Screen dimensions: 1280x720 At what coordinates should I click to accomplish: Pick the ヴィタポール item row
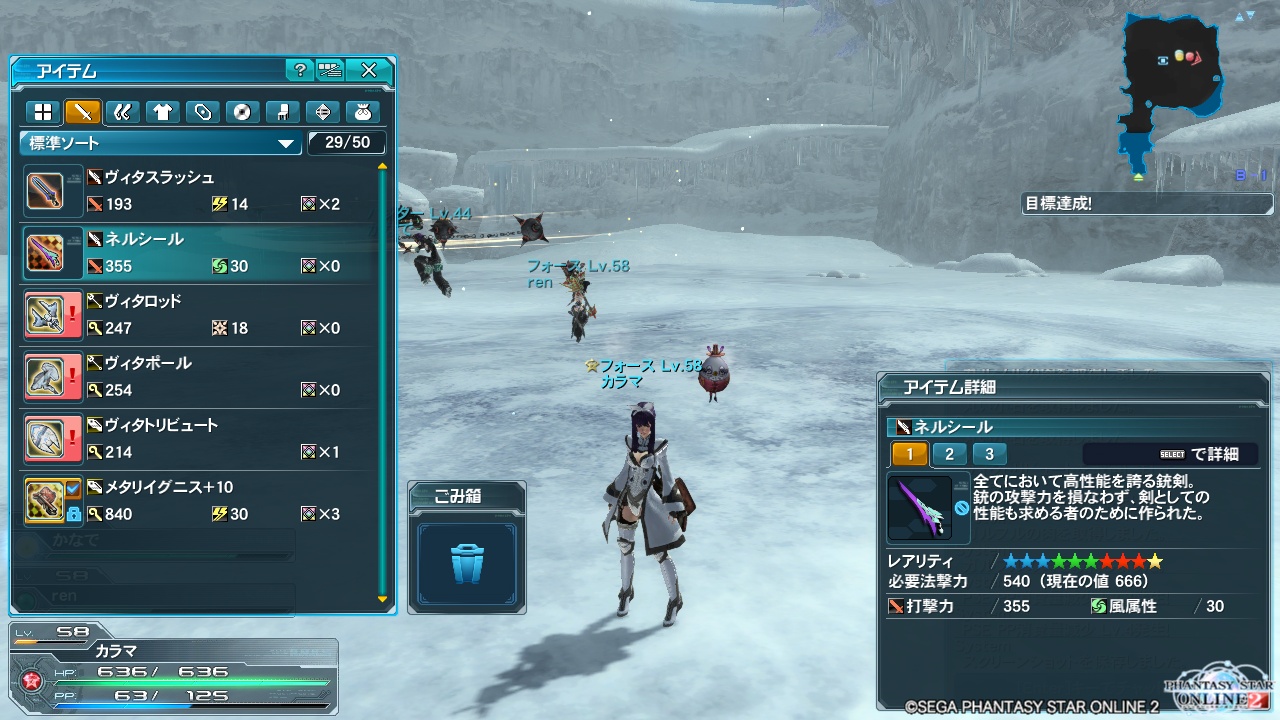200,377
